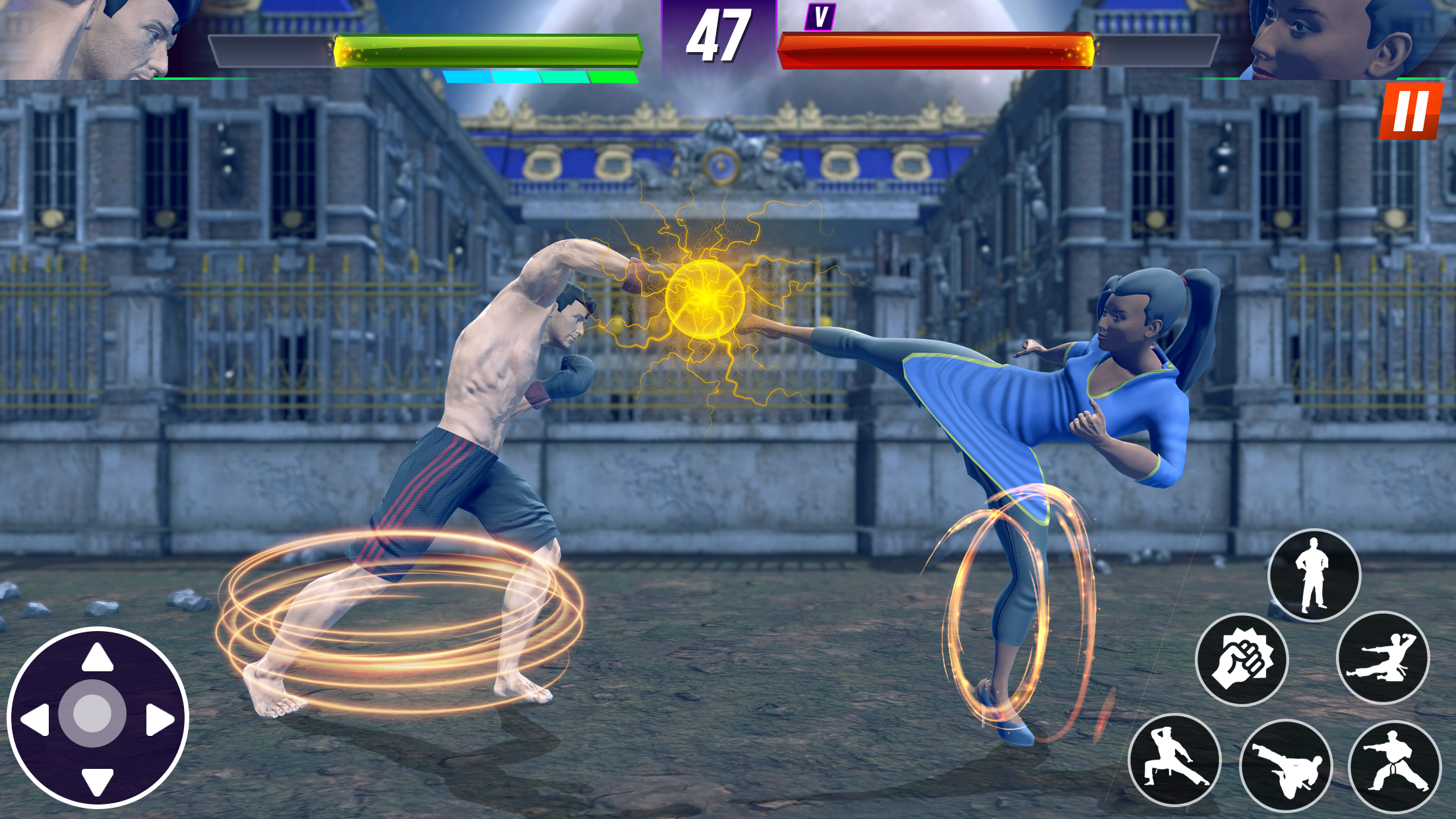Tap the opponent's red health bar
This screenshot has width=1456, height=819.
pos(936,48)
